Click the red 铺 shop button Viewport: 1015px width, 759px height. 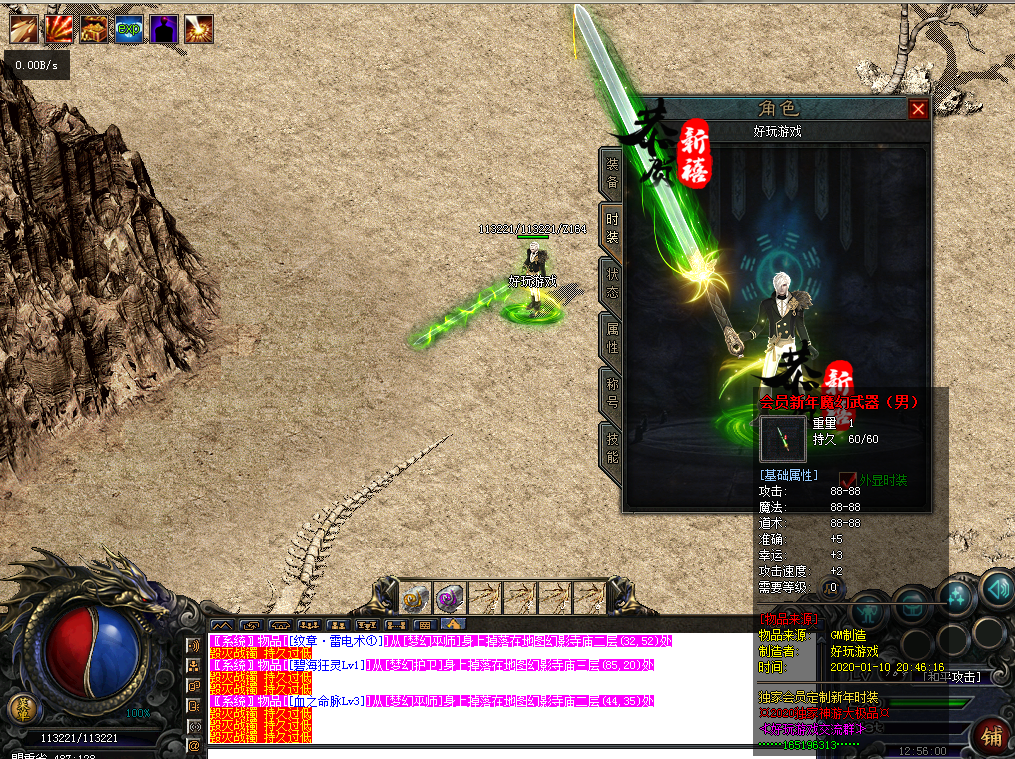tap(991, 736)
